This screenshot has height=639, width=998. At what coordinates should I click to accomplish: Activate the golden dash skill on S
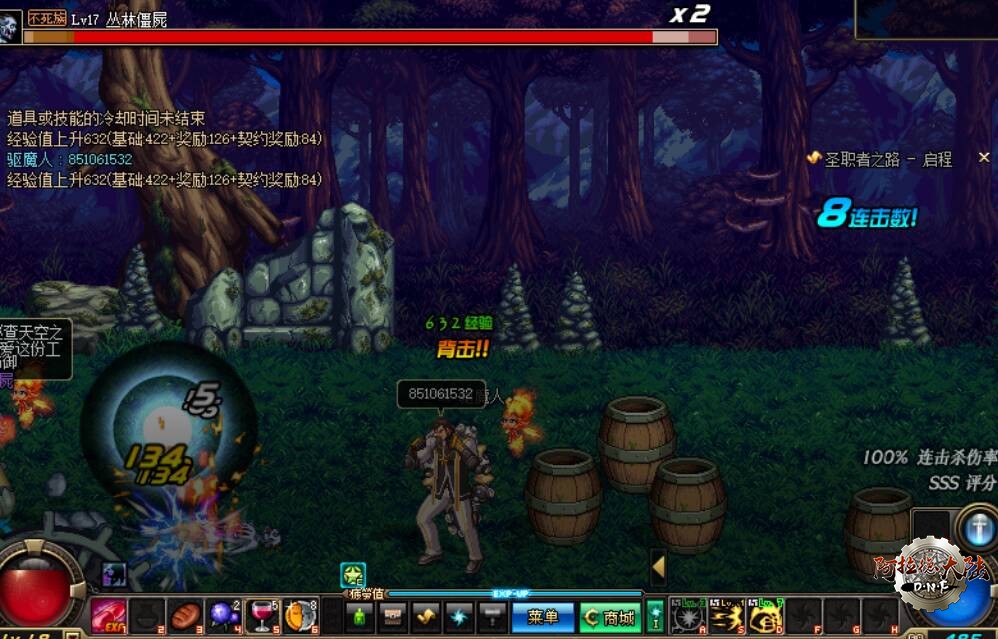pos(726,616)
